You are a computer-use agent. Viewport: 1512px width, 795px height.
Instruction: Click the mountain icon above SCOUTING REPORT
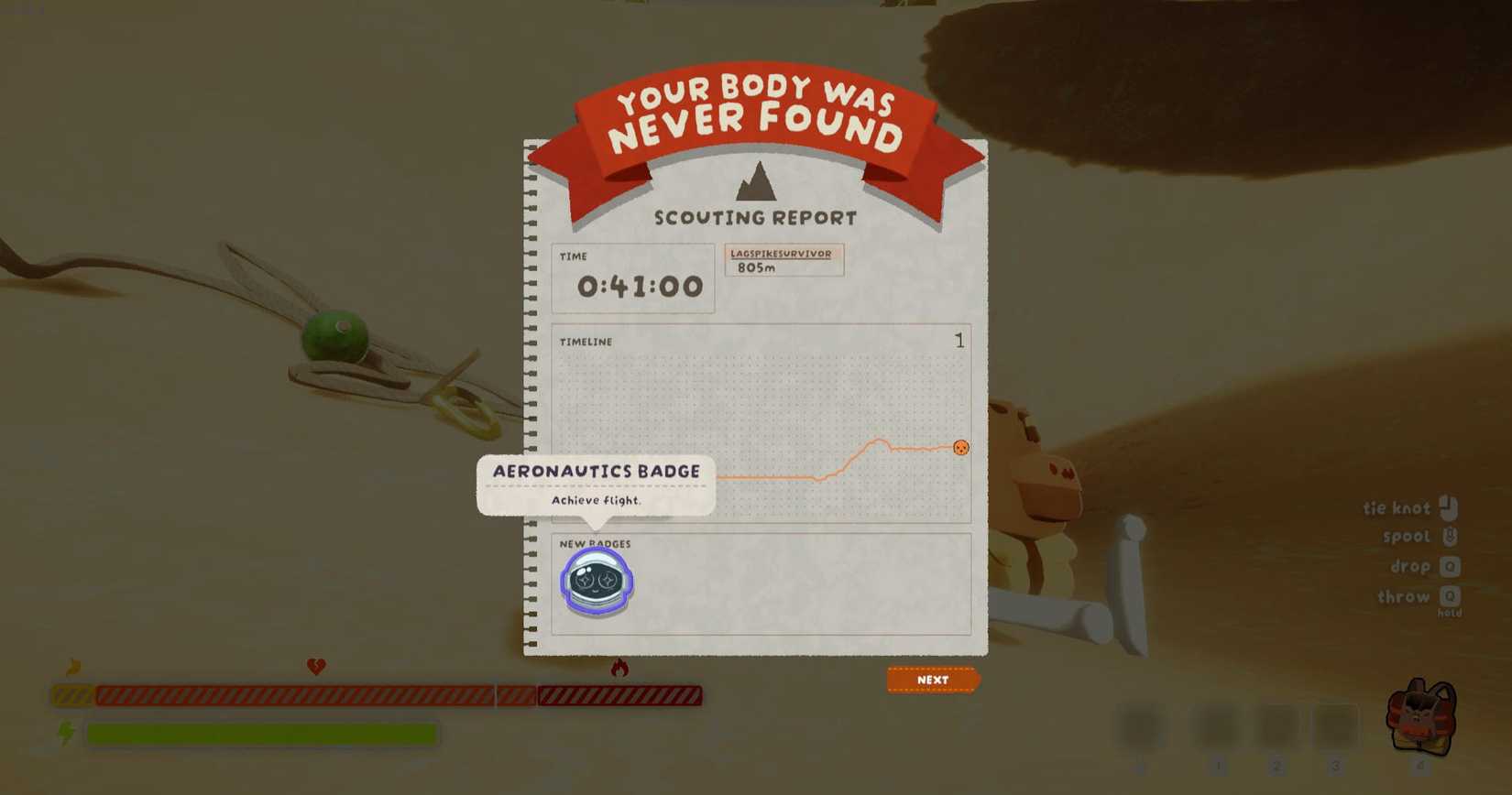click(x=757, y=186)
